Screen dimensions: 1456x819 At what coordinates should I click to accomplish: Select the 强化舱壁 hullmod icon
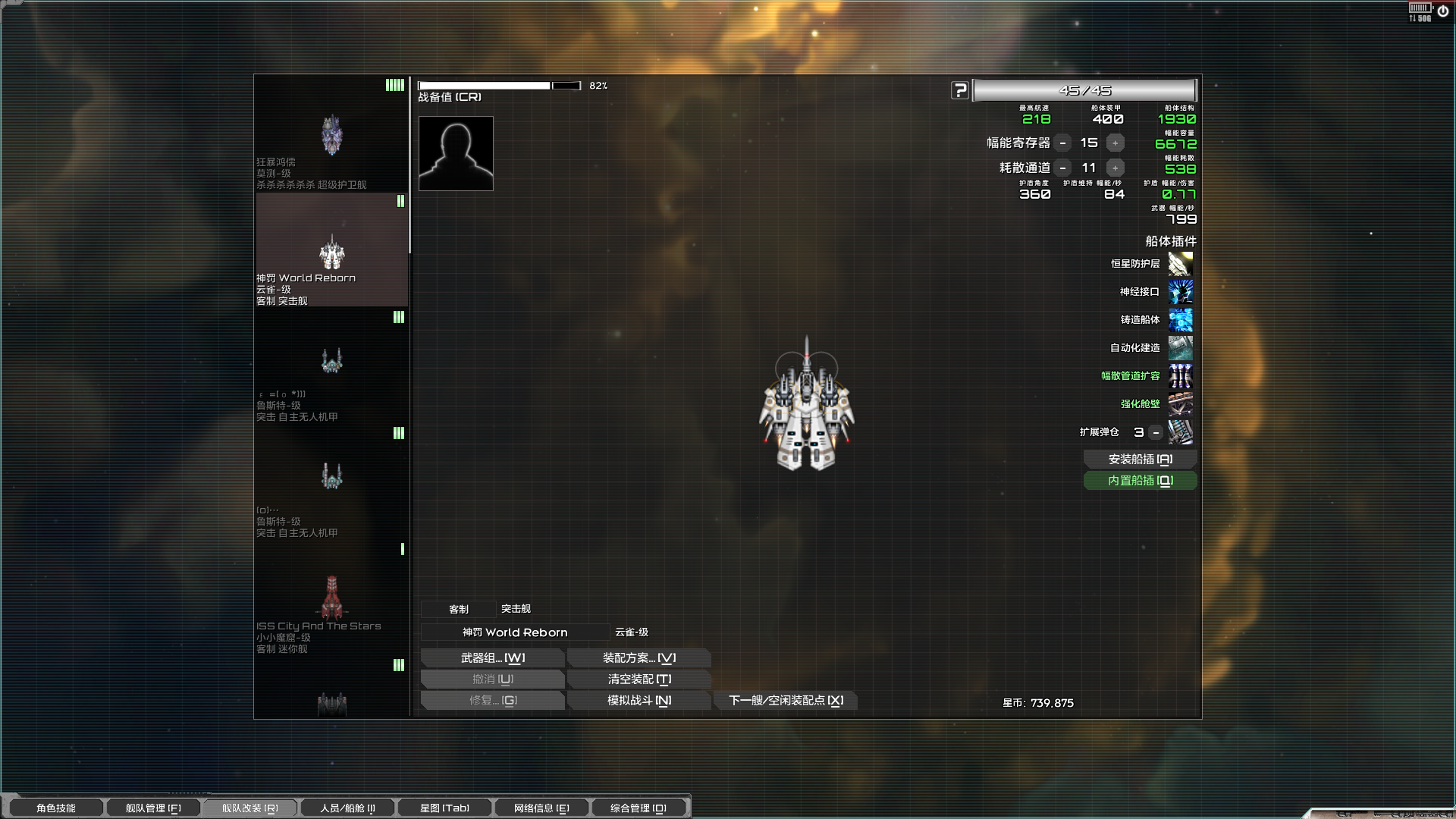click(1181, 404)
